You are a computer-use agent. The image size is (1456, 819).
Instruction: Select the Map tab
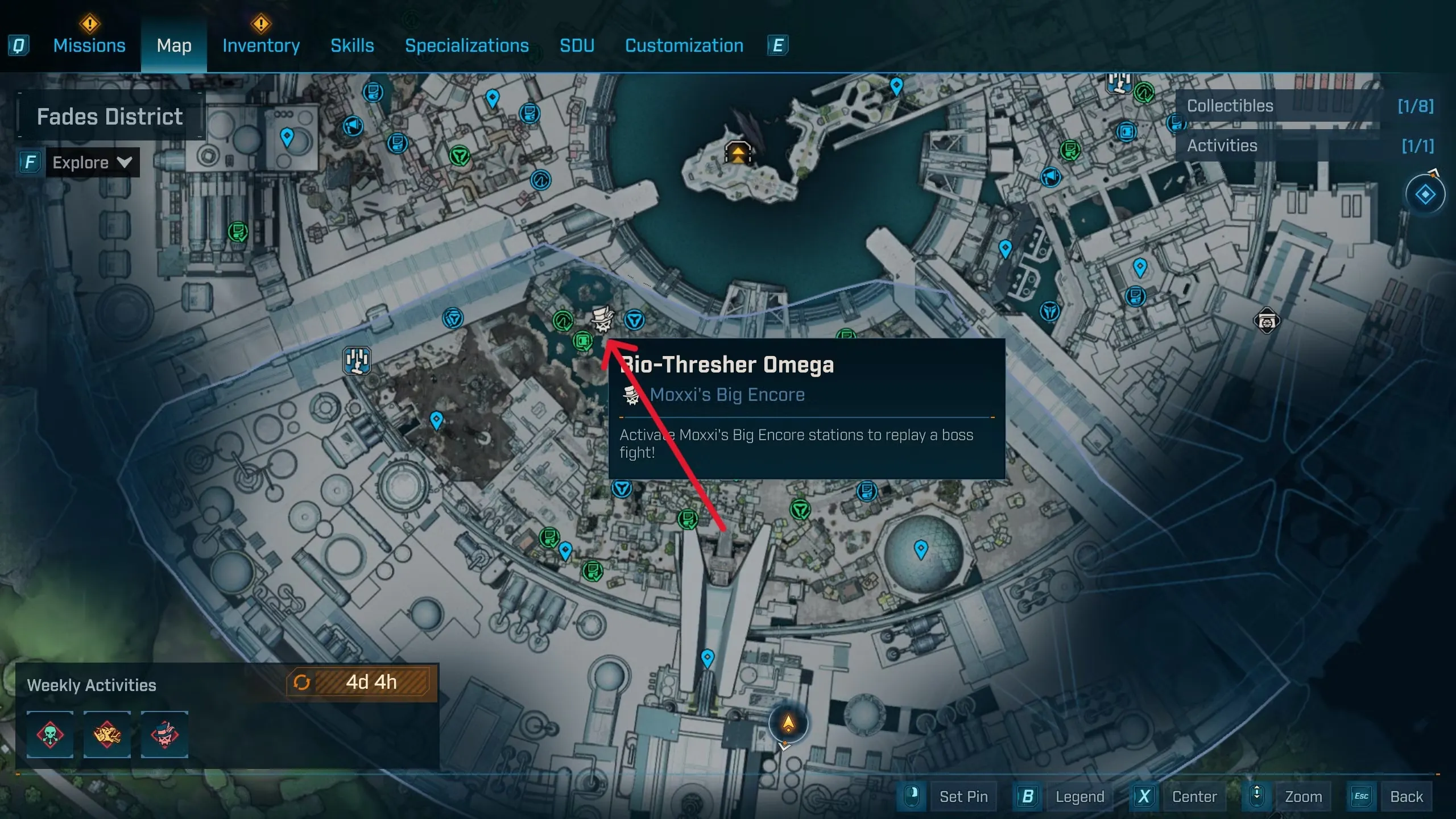click(x=174, y=45)
